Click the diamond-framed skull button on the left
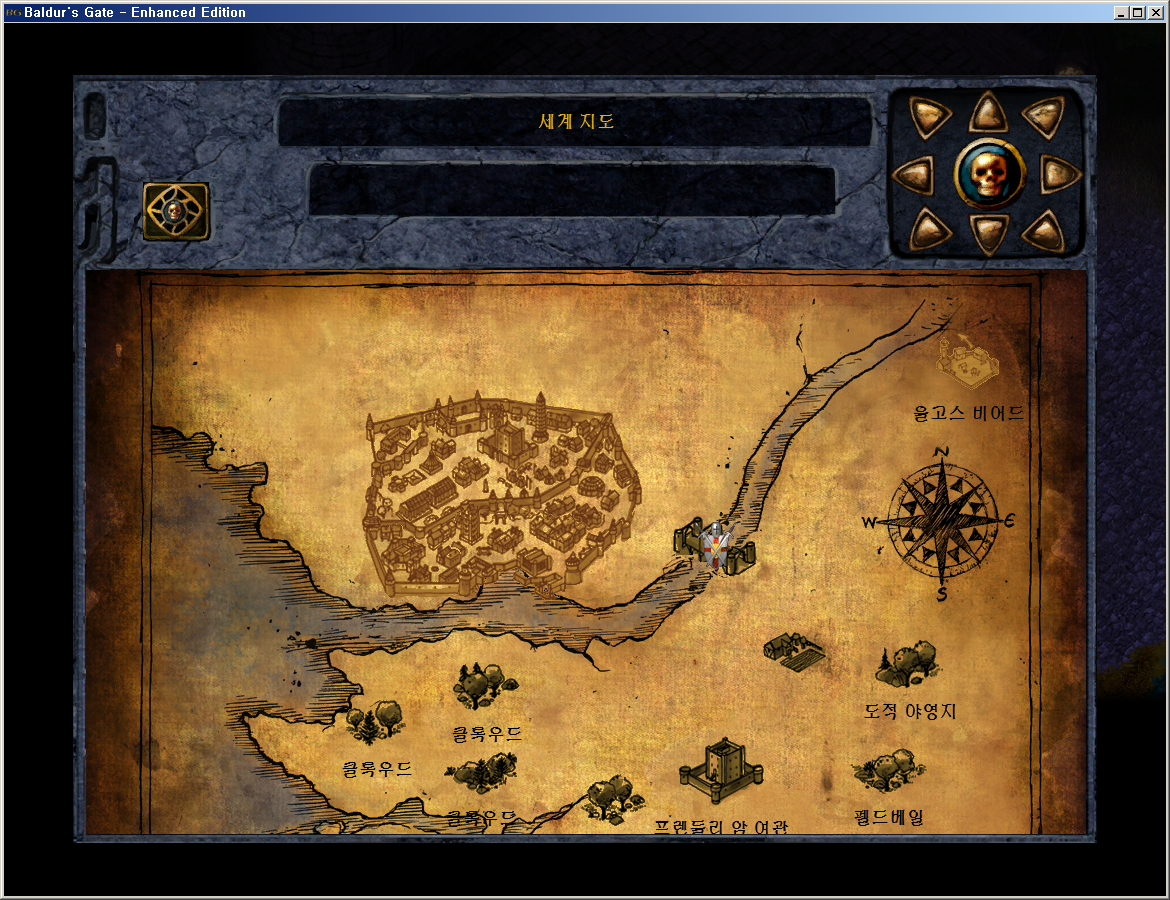The image size is (1170, 900). [x=176, y=211]
